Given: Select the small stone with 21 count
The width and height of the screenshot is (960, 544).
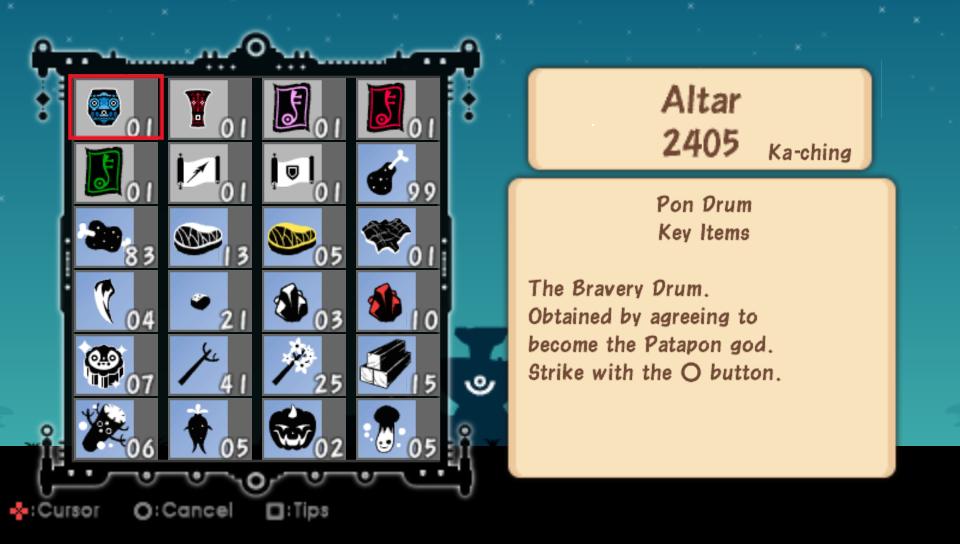Looking at the screenshot, I should (x=208, y=300).
